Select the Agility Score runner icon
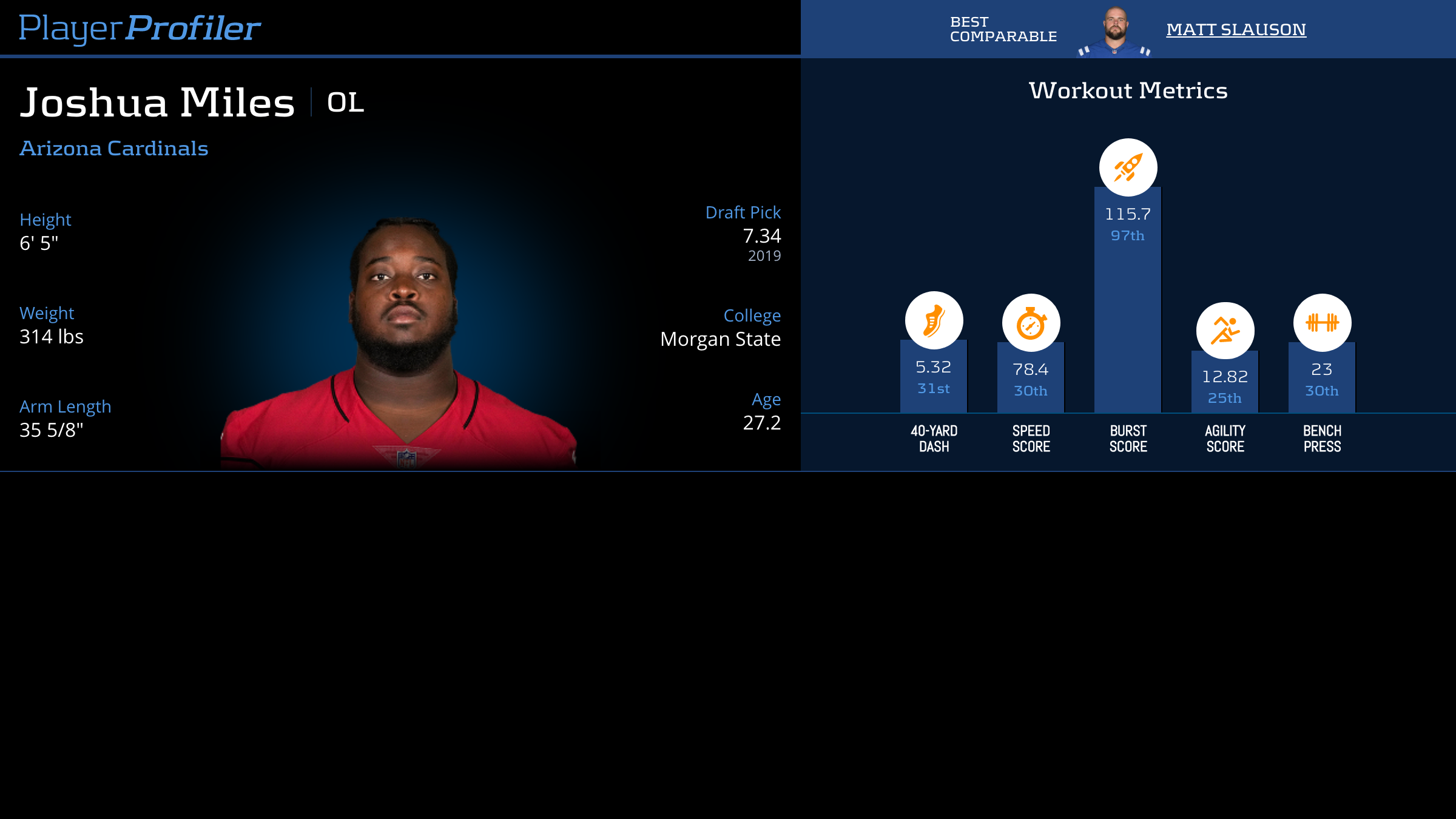 point(1225,331)
